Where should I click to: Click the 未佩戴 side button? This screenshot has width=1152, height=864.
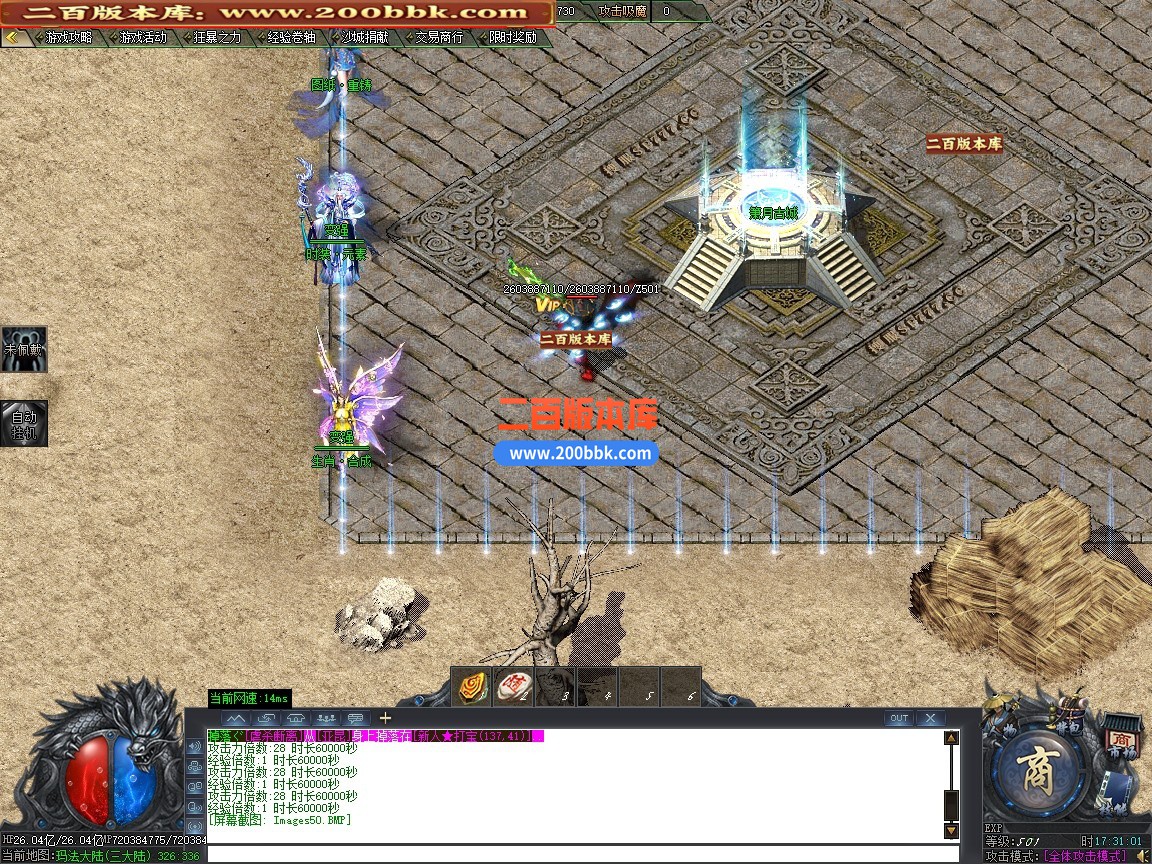click(x=23, y=350)
